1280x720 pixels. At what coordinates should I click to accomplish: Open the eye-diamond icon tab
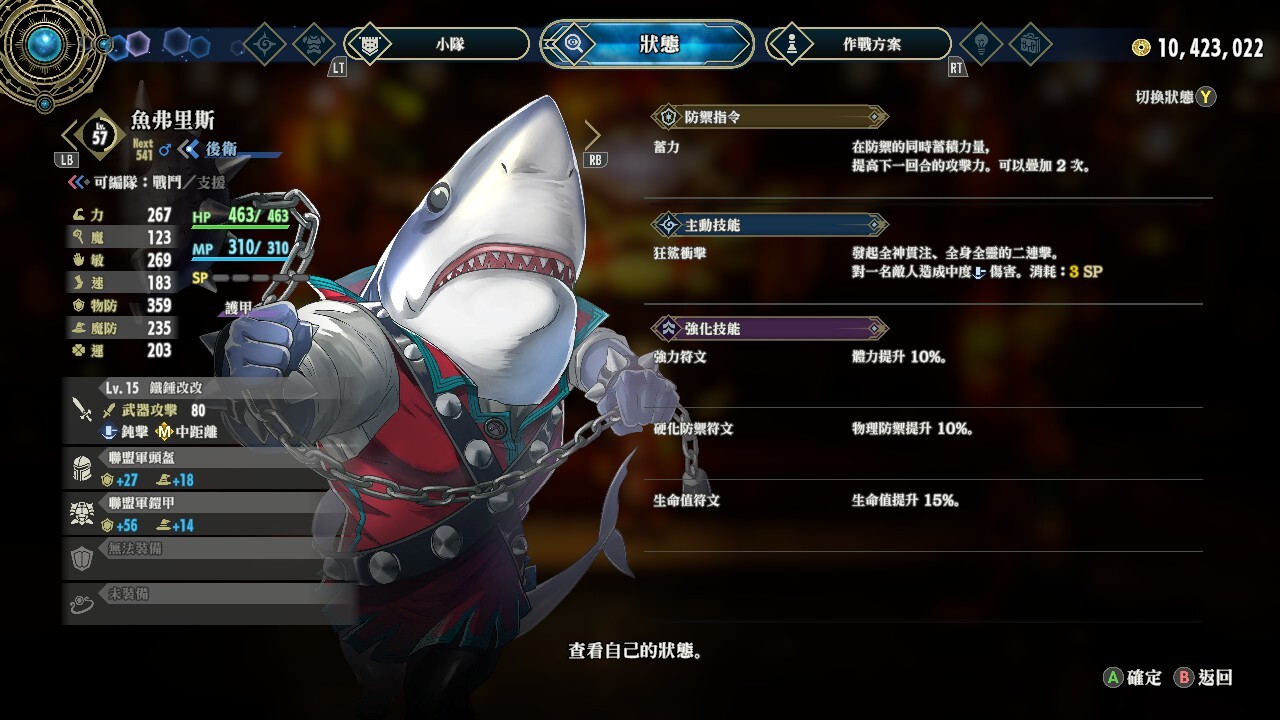265,44
